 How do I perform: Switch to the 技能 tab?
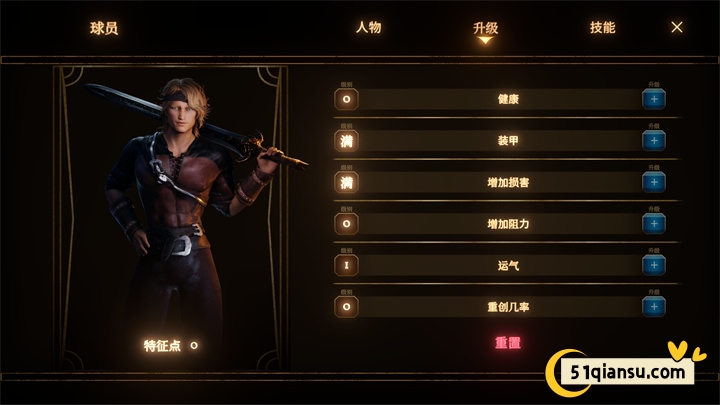point(602,28)
